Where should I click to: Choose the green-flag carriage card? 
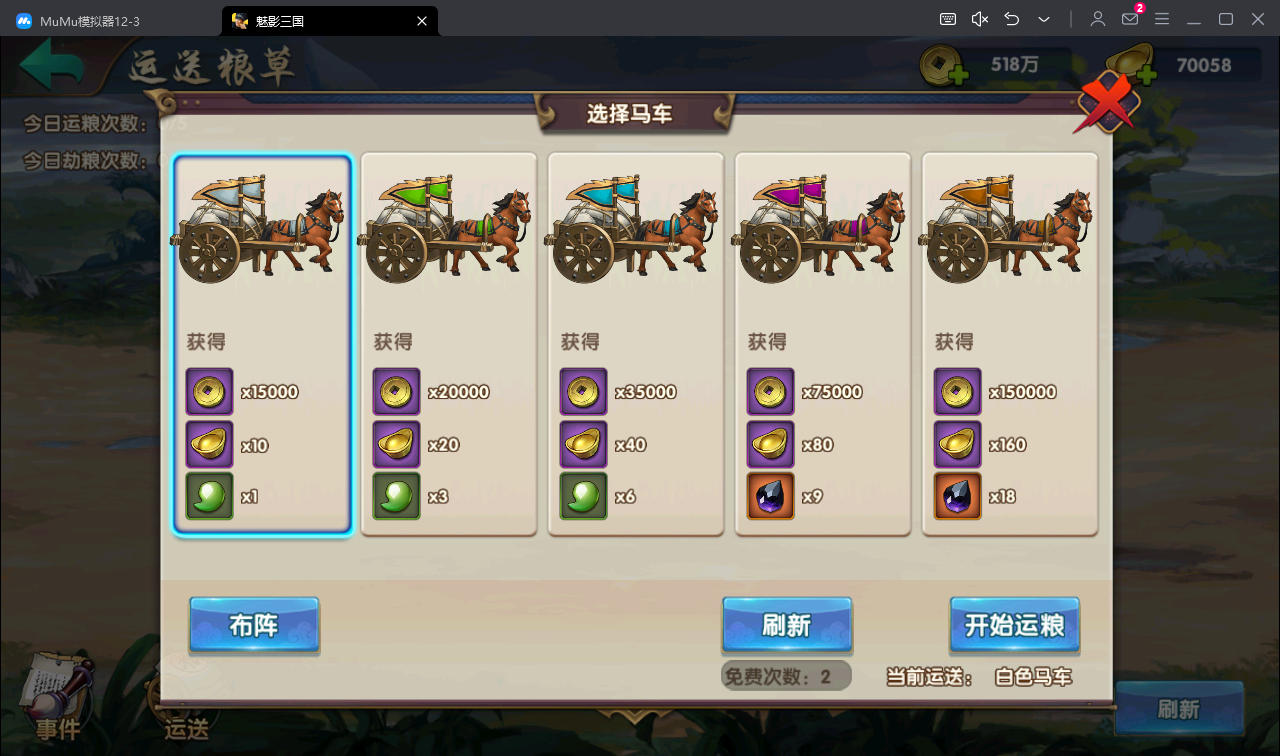[x=448, y=344]
